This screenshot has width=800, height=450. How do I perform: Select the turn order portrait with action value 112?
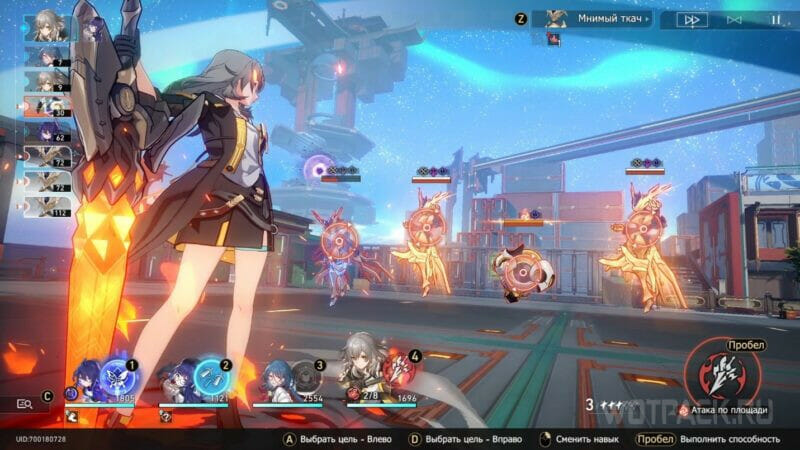tap(47, 207)
